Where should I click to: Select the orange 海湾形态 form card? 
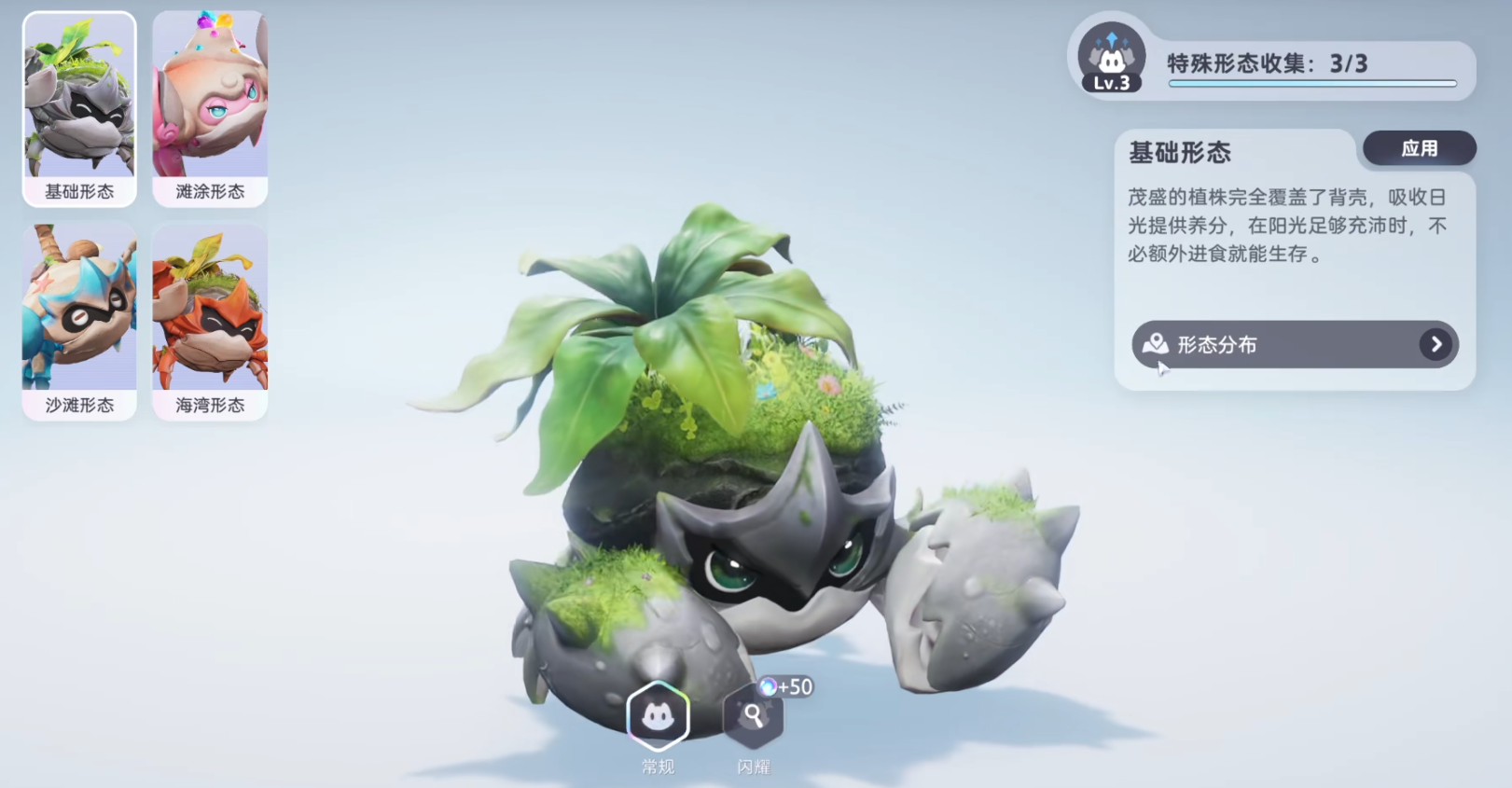pyautogui.click(x=210, y=322)
